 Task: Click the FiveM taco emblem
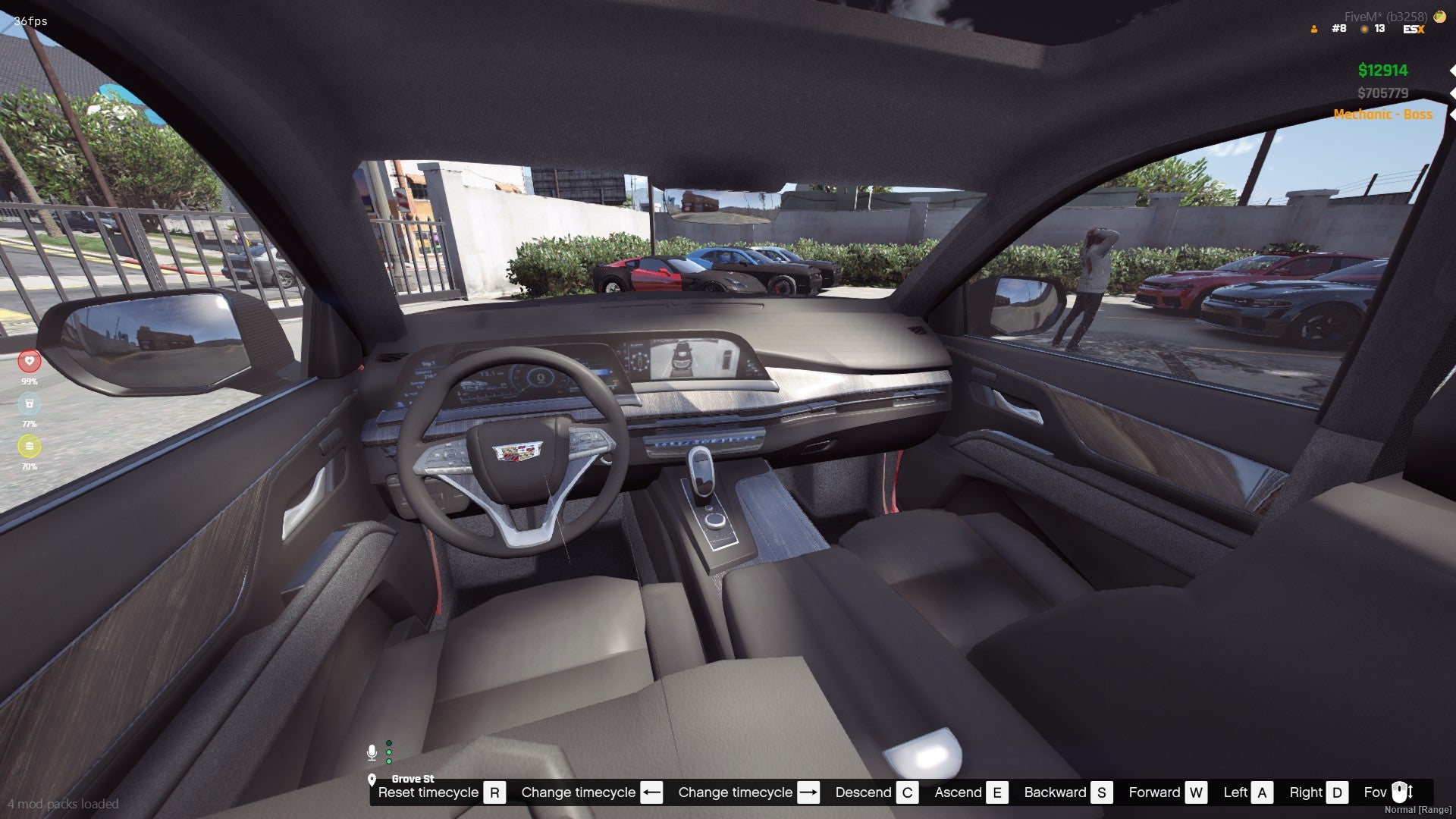[x=1439, y=16]
